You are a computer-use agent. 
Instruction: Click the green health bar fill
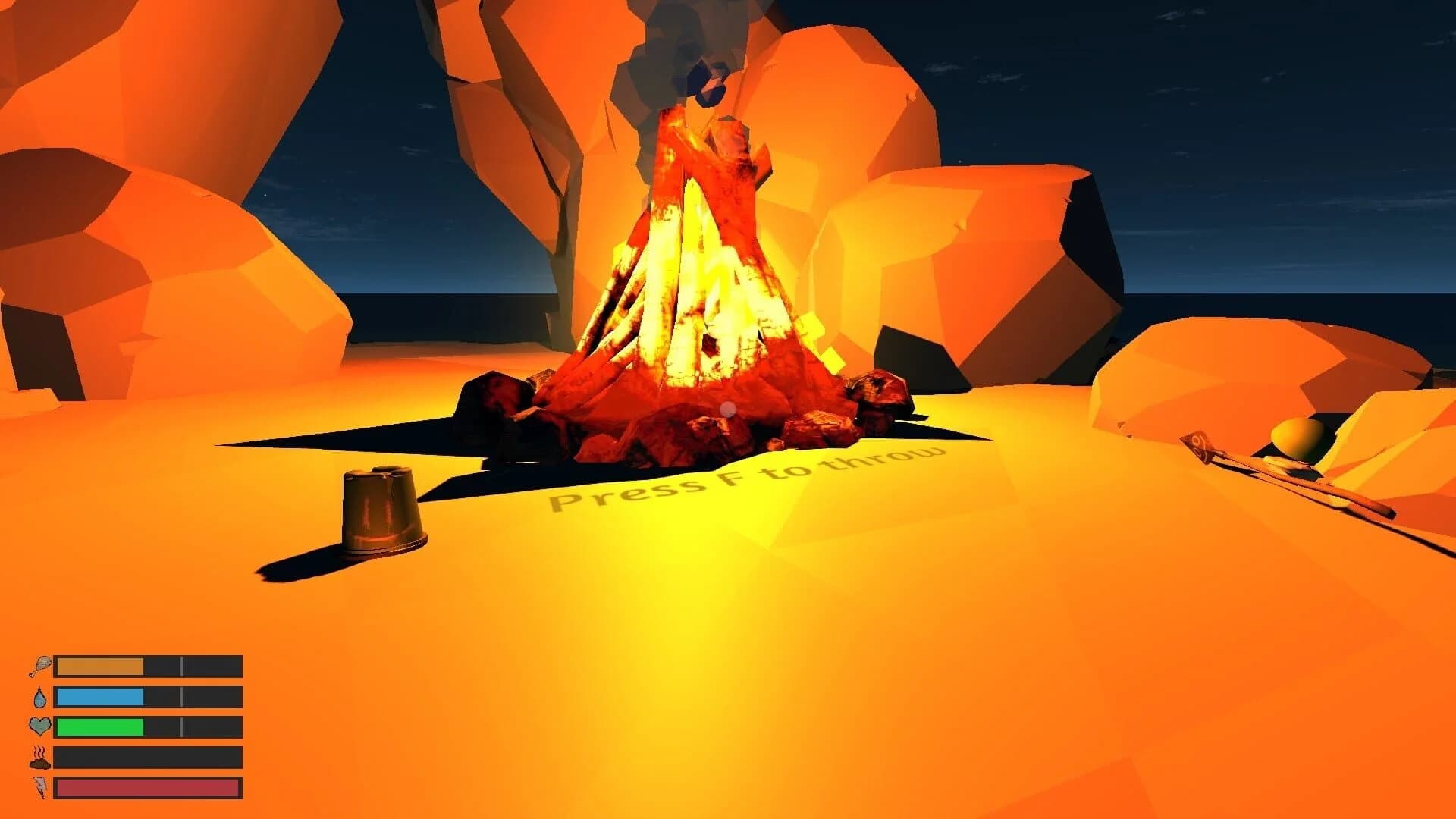pyautogui.click(x=99, y=726)
